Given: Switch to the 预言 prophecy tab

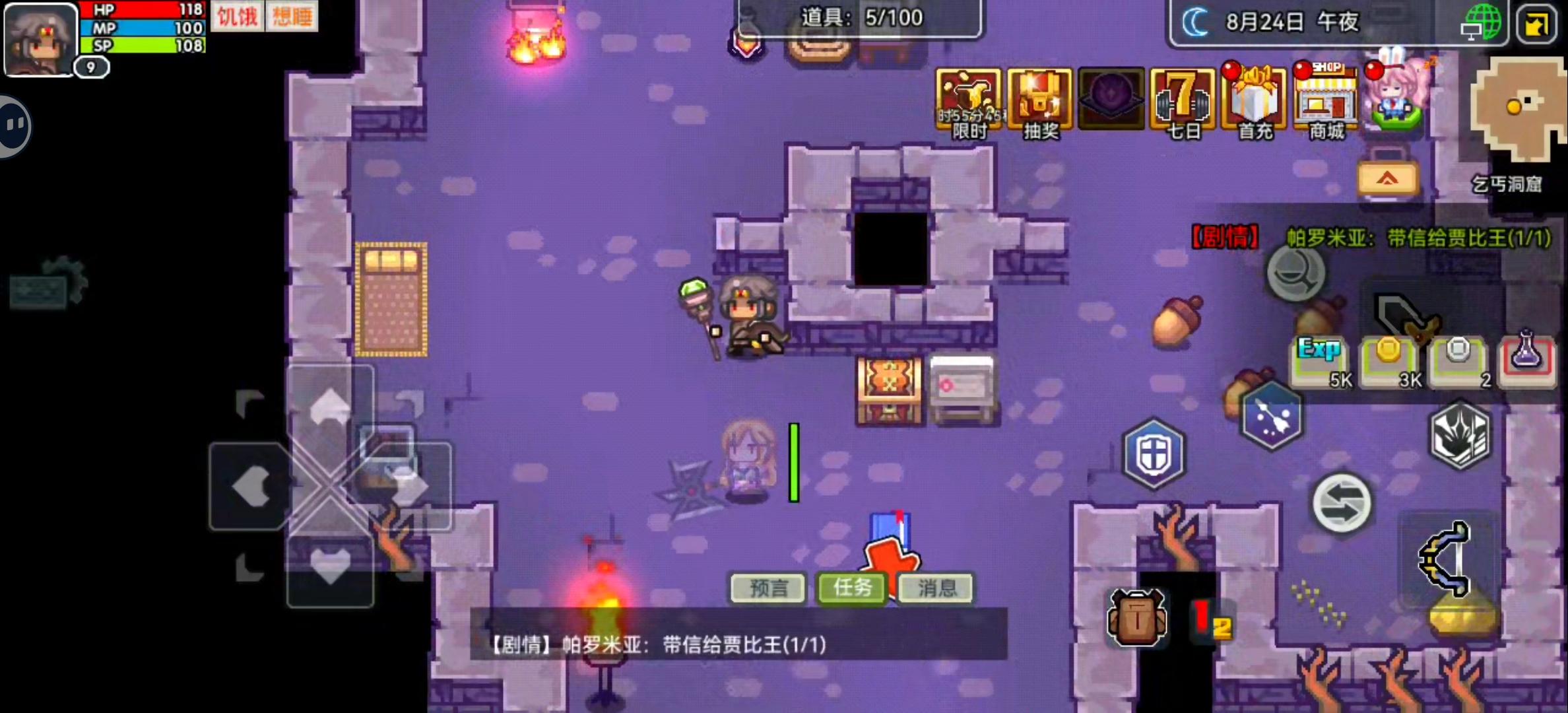Looking at the screenshot, I should 768,588.
